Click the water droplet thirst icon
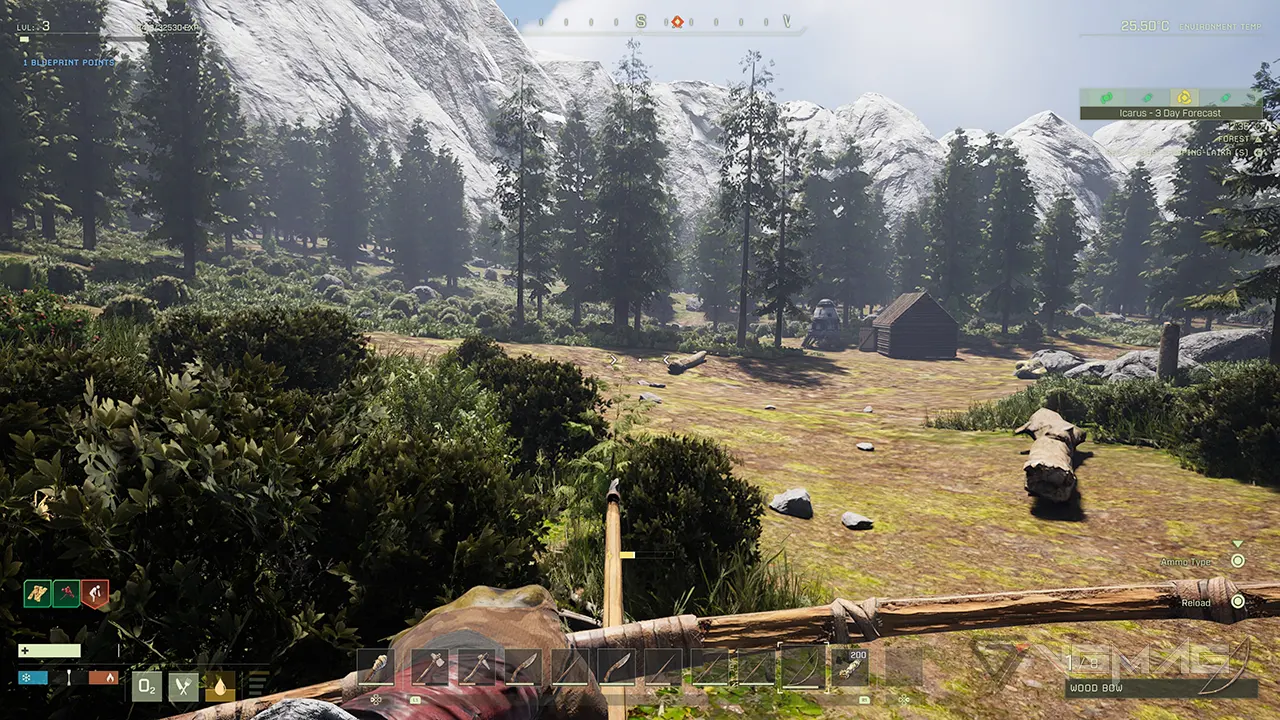1280x720 pixels. (219, 688)
